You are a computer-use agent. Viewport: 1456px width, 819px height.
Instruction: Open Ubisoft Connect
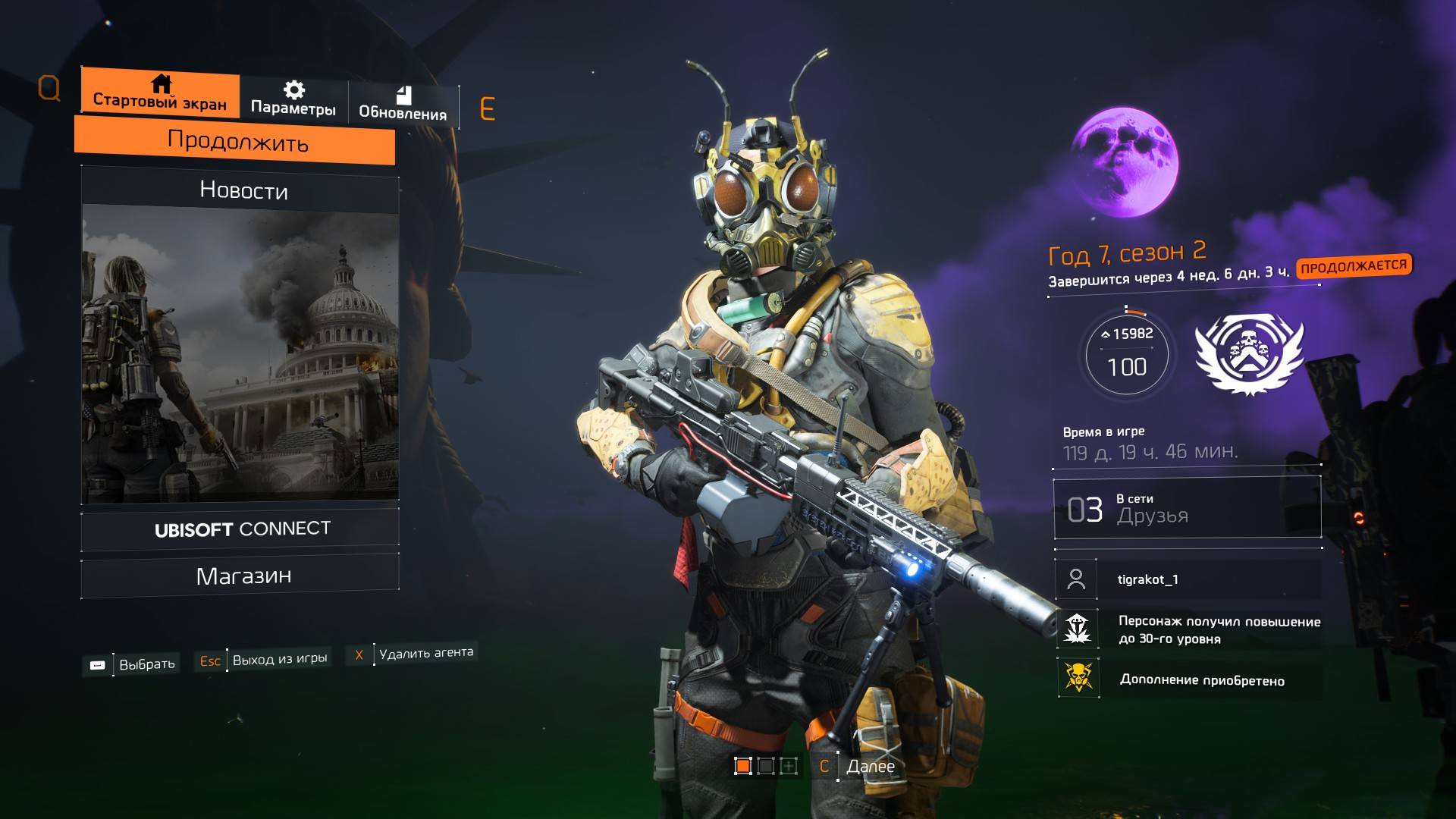[x=241, y=529]
